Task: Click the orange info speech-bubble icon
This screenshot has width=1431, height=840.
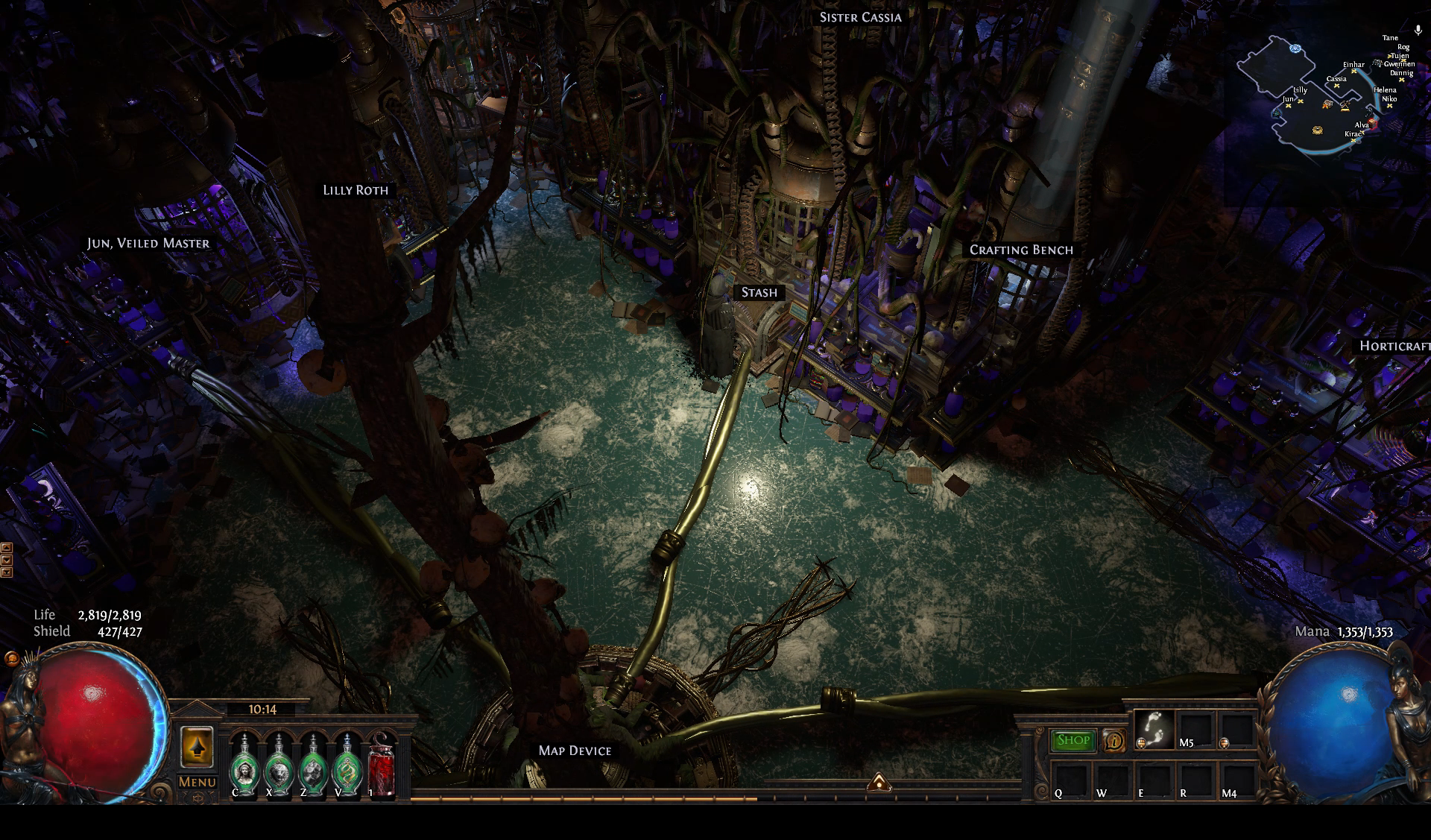Action: 1114,740
